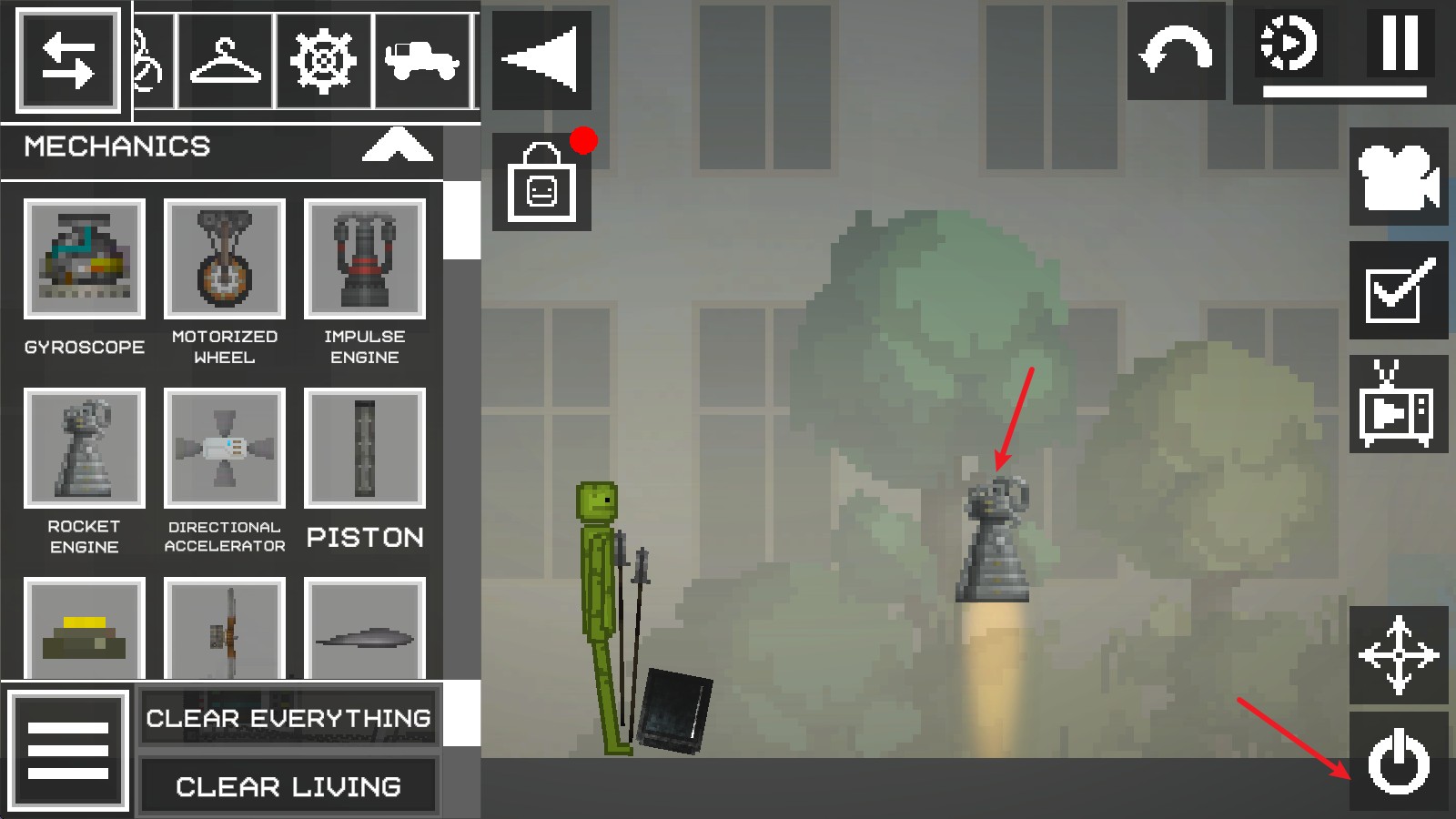Select the Rocket Engine item
This screenshot has width=1456, height=819.
click(x=84, y=449)
